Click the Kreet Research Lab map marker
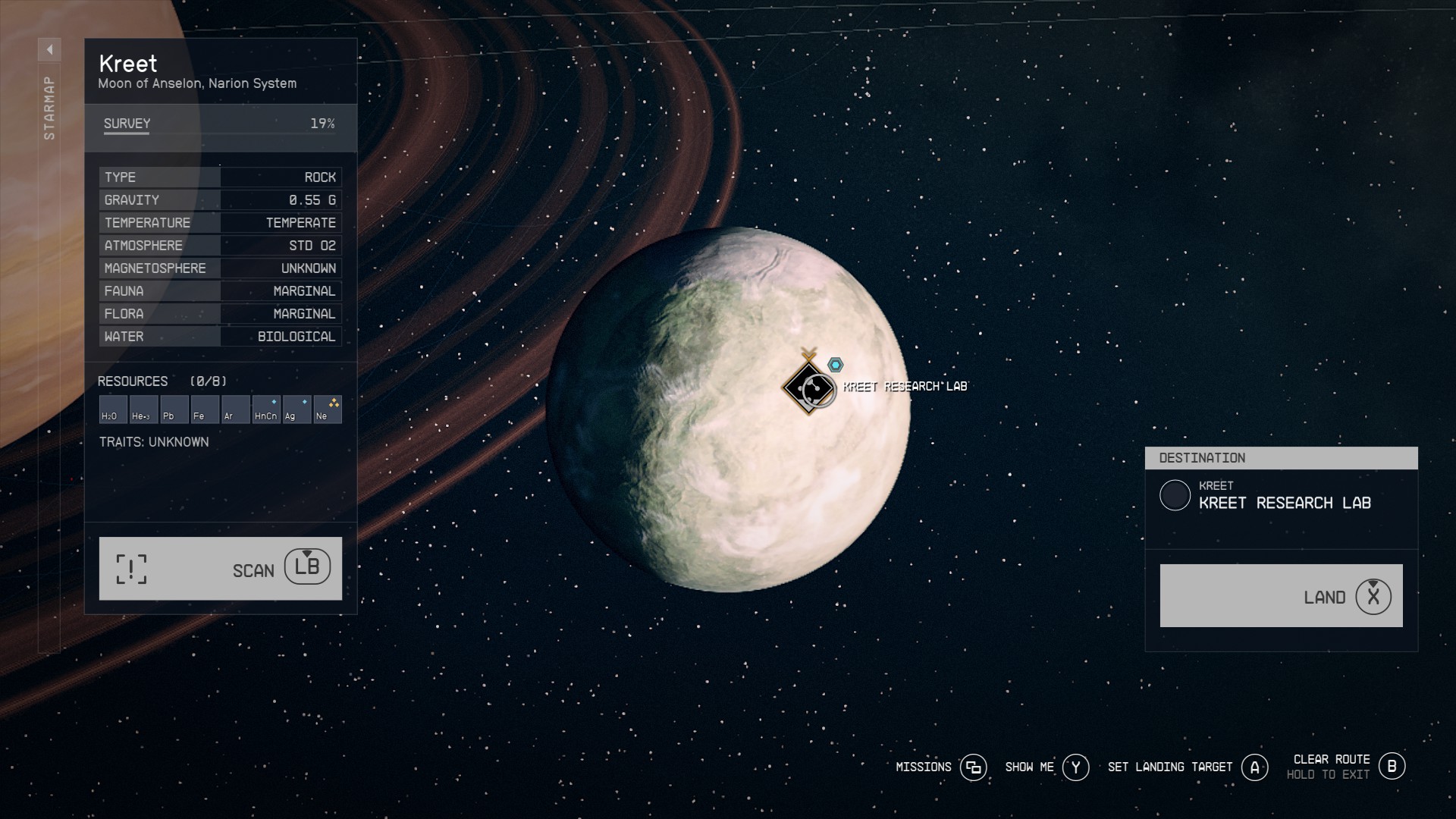The height and width of the screenshot is (819, 1456). coord(808,387)
